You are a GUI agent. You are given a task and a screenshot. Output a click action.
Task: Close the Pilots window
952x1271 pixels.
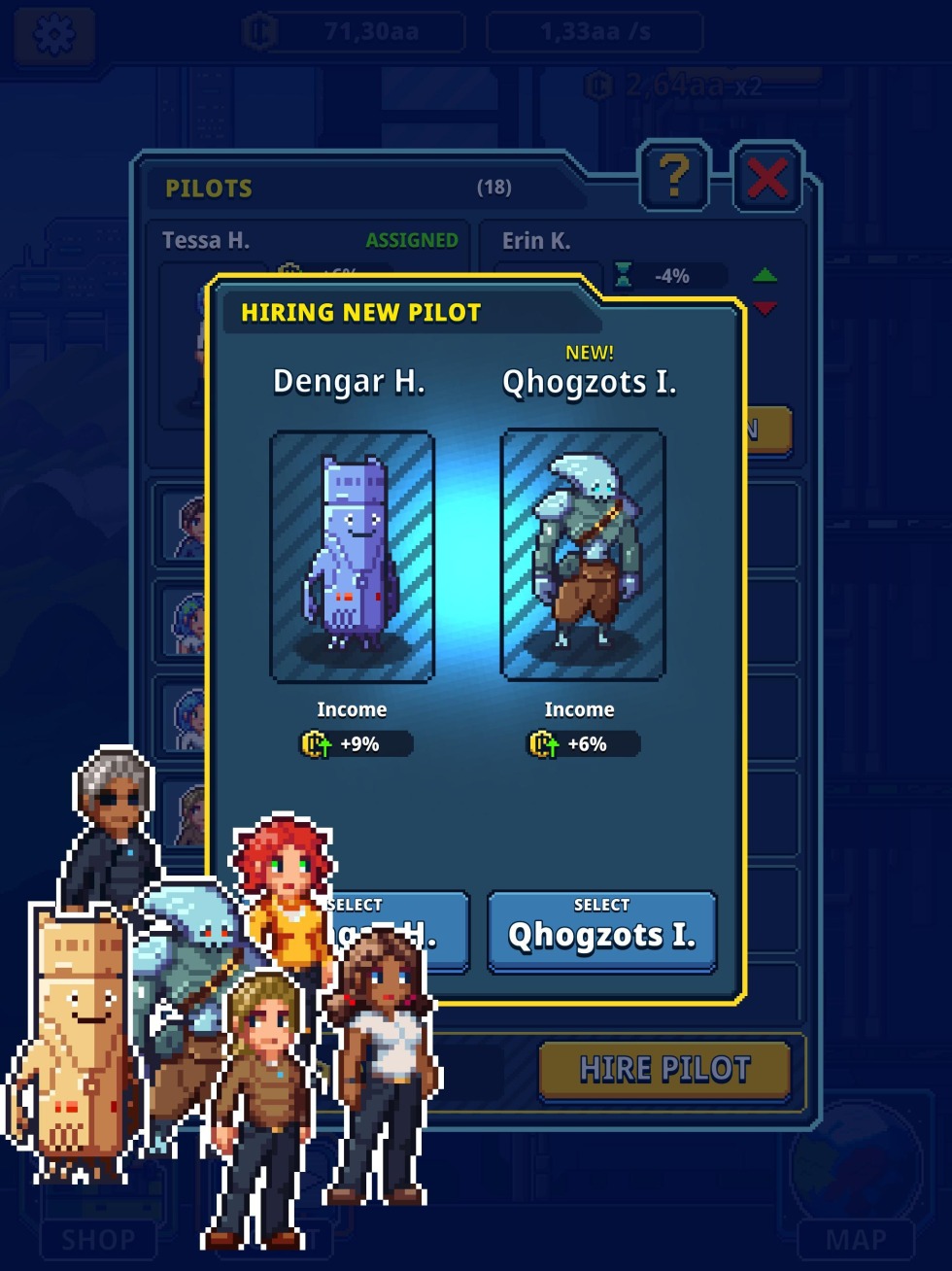pyautogui.click(x=767, y=178)
